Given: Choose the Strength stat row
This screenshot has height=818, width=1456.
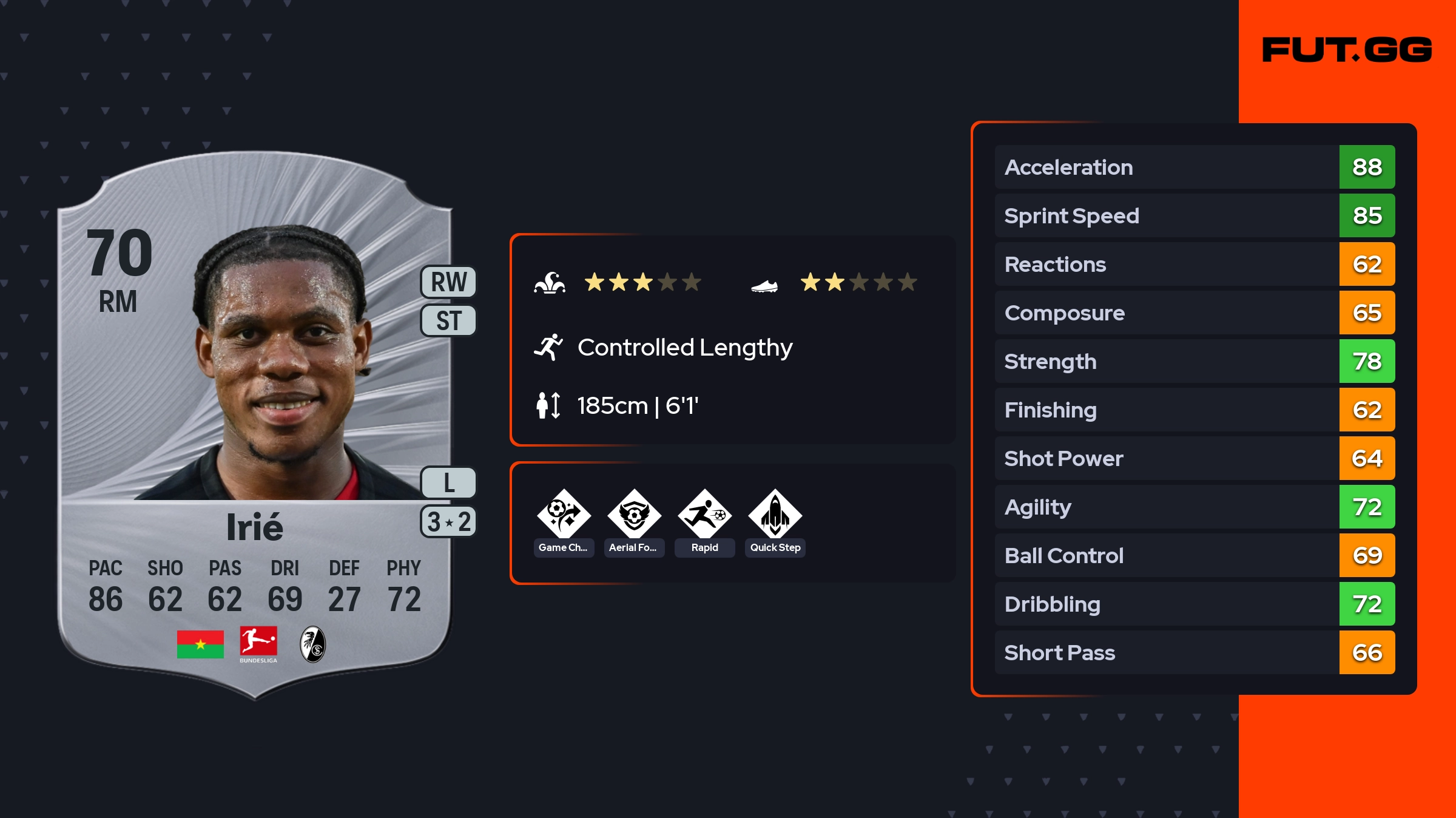Looking at the screenshot, I should pos(1194,361).
